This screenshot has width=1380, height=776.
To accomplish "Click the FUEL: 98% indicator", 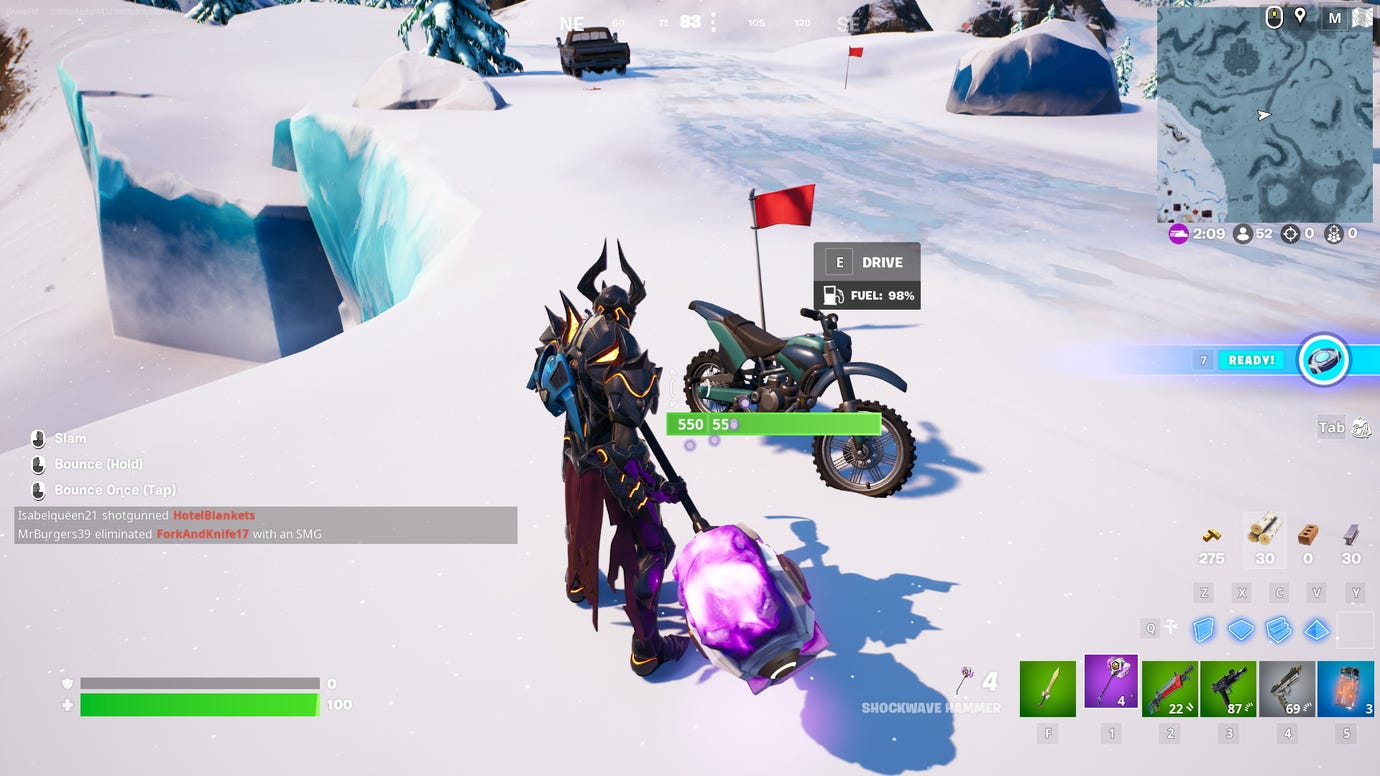I will coord(866,296).
